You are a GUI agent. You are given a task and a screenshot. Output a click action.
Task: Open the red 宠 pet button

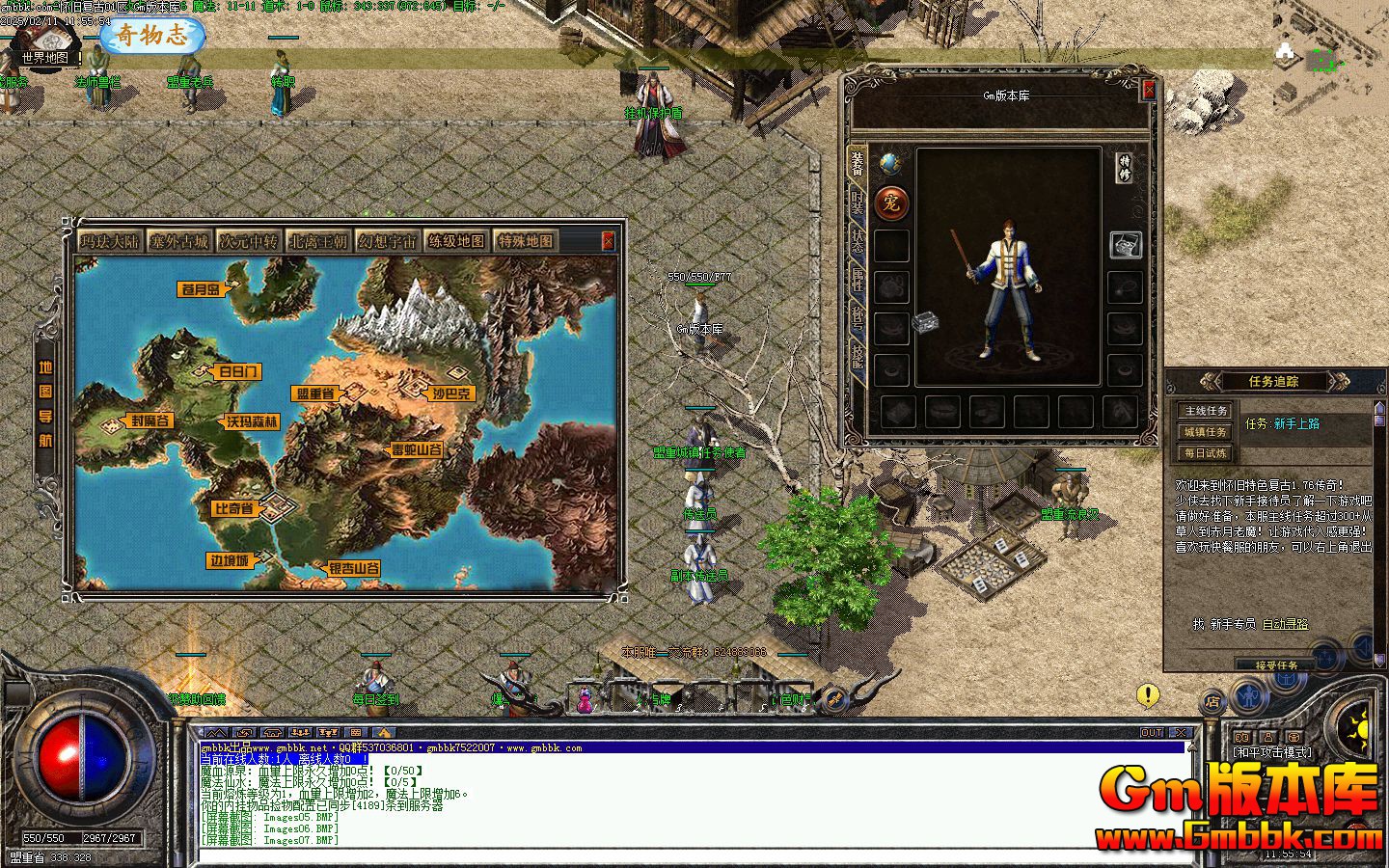tap(890, 203)
